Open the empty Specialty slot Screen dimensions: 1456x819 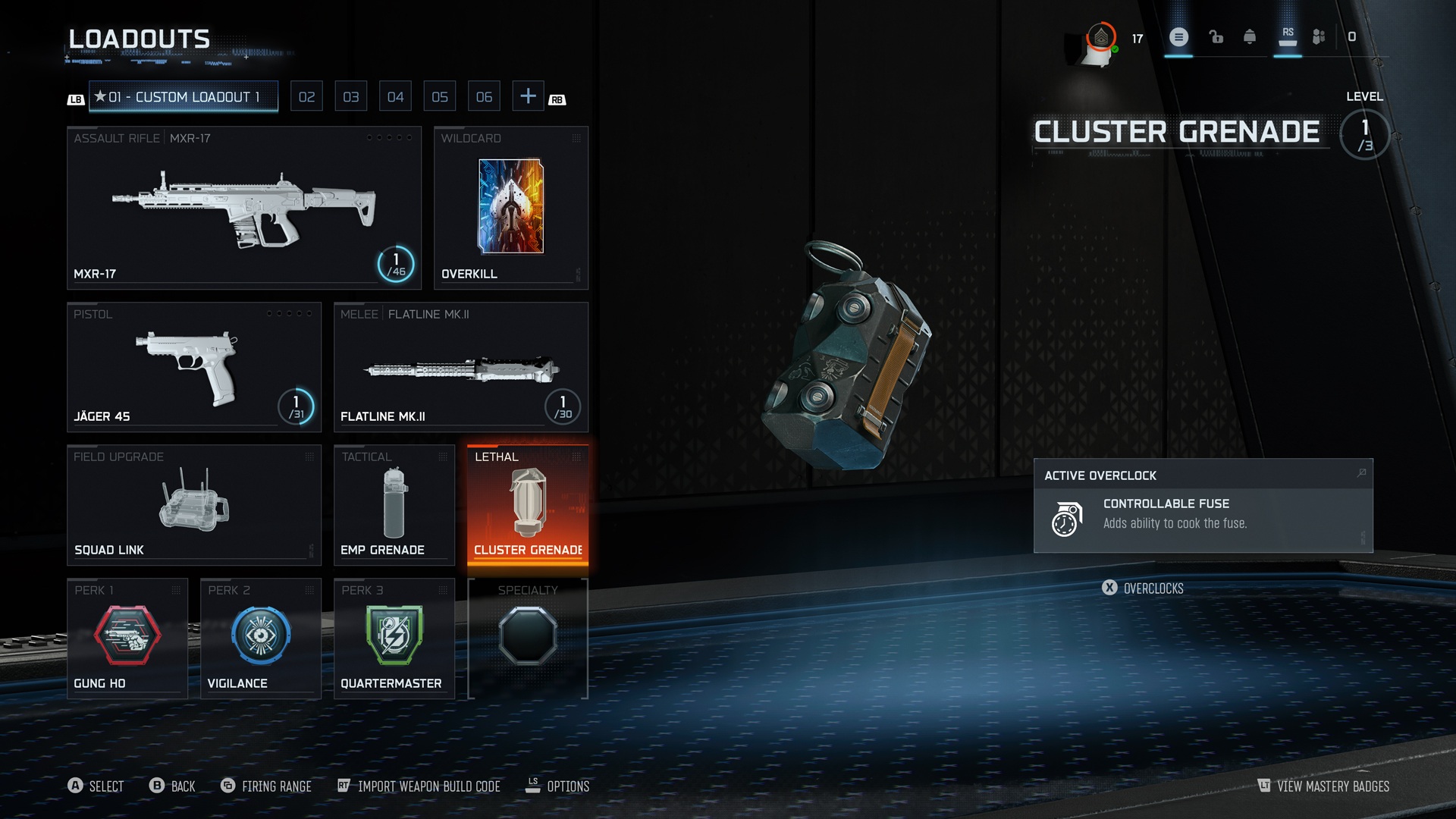[527, 638]
